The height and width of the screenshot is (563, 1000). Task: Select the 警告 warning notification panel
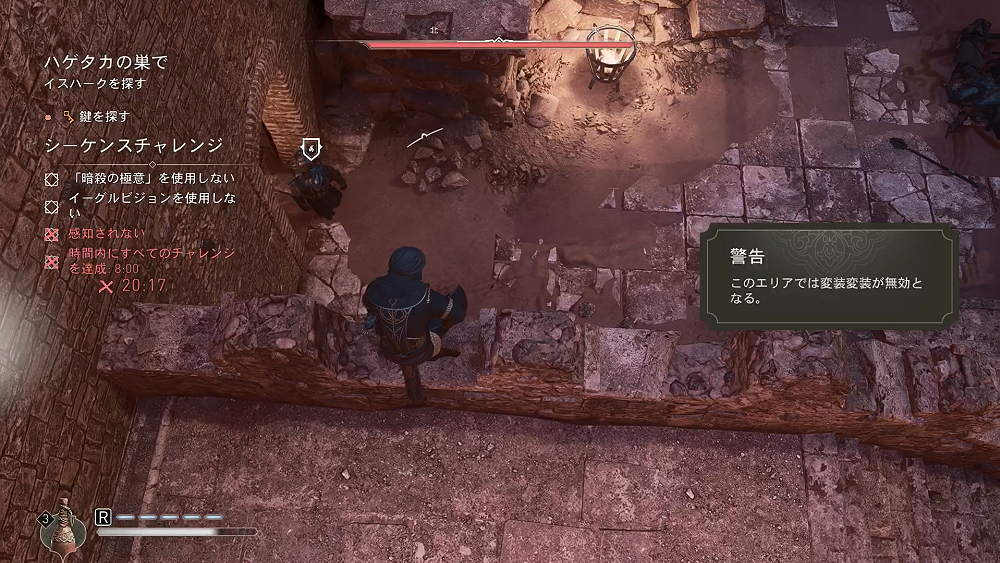pos(829,277)
